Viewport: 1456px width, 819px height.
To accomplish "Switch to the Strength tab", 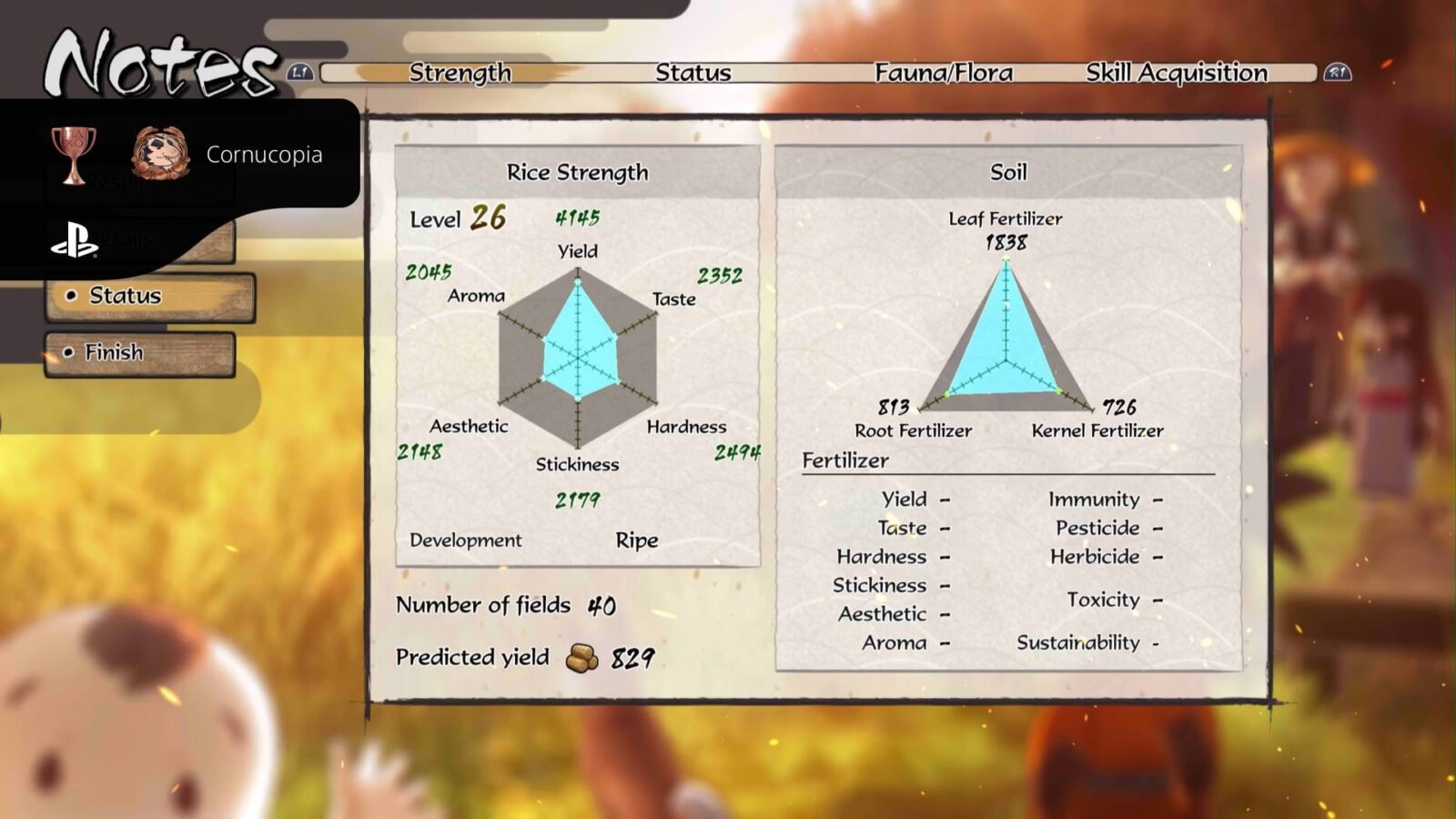I will click(460, 73).
